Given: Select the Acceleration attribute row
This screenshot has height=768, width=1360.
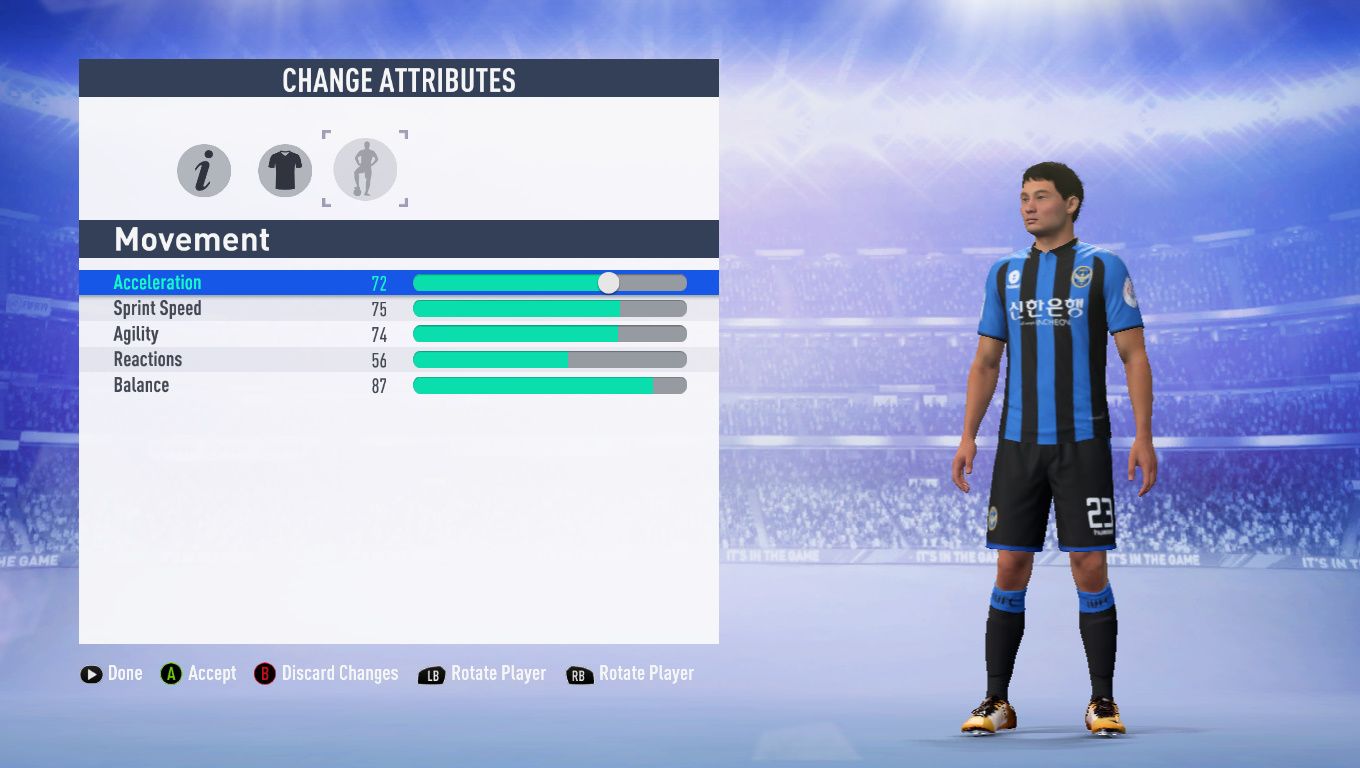Looking at the screenshot, I should pyautogui.click(x=250, y=283).
